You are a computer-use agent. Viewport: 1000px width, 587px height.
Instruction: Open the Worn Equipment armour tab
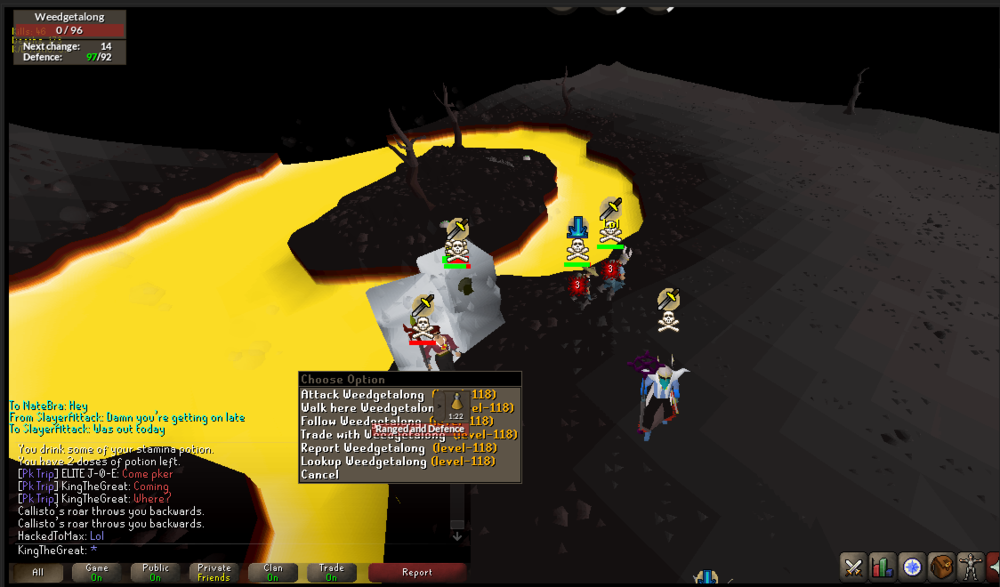[x=969, y=566]
